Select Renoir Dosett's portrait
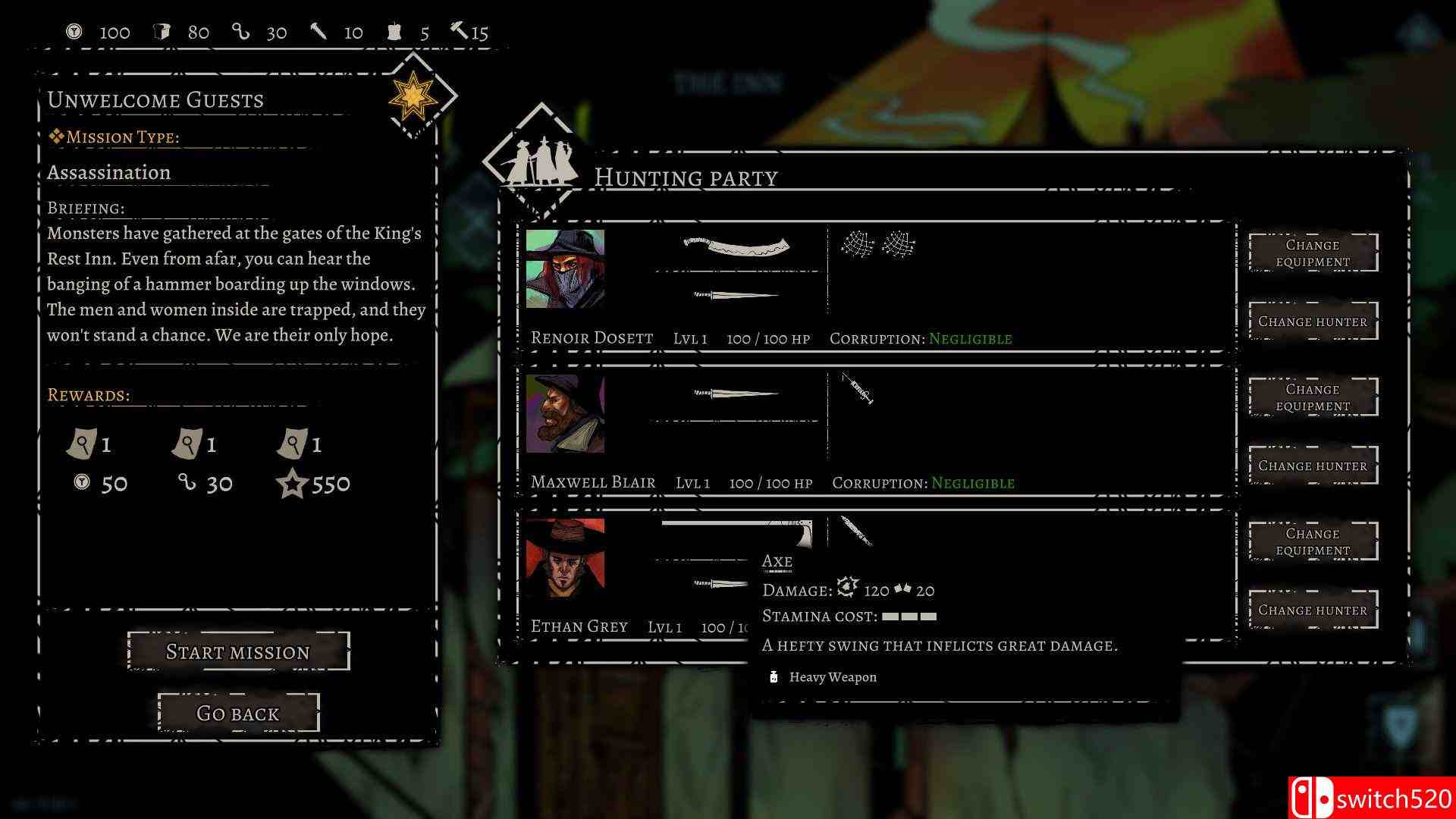Image resolution: width=1456 pixels, height=819 pixels. click(565, 271)
